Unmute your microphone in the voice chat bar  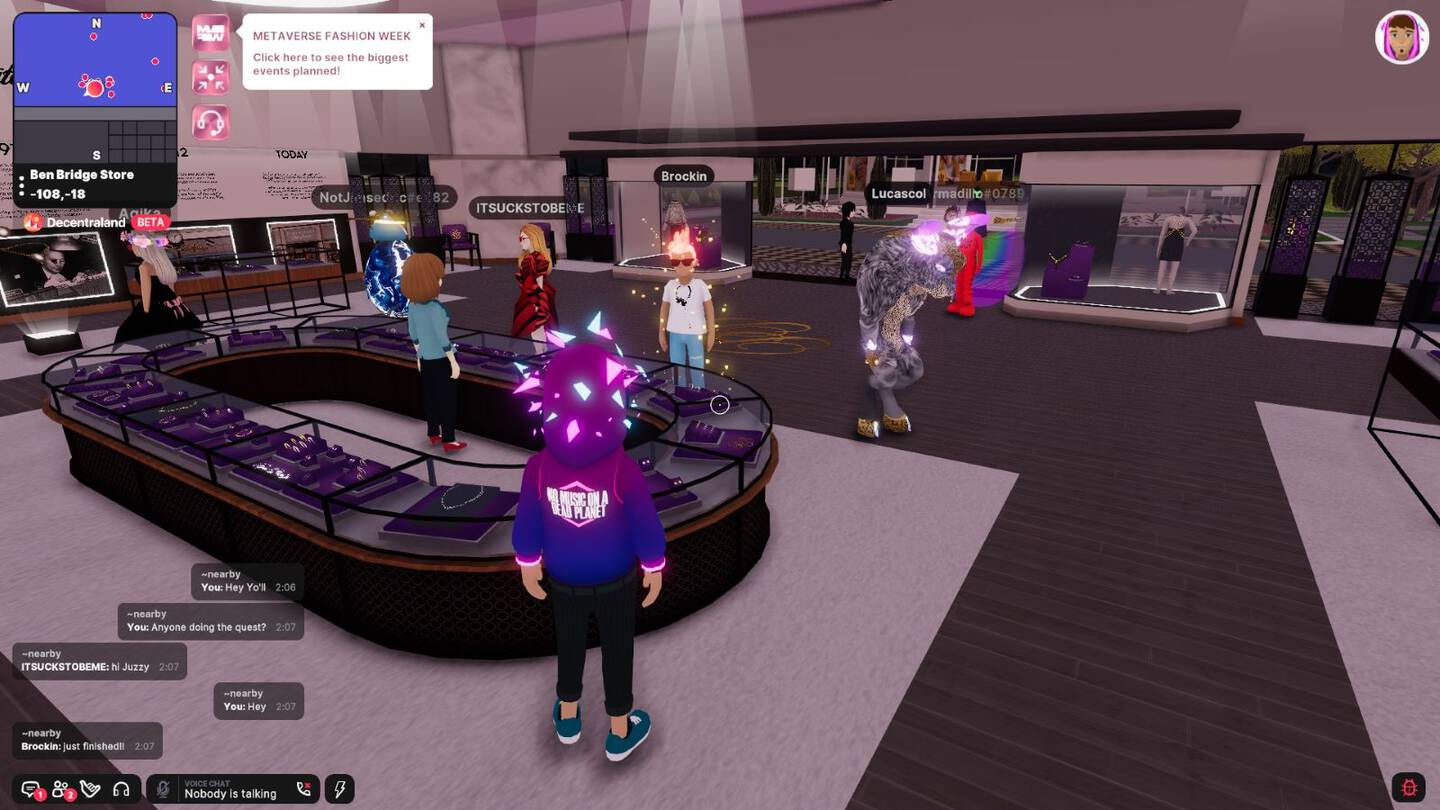tap(162, 789)
